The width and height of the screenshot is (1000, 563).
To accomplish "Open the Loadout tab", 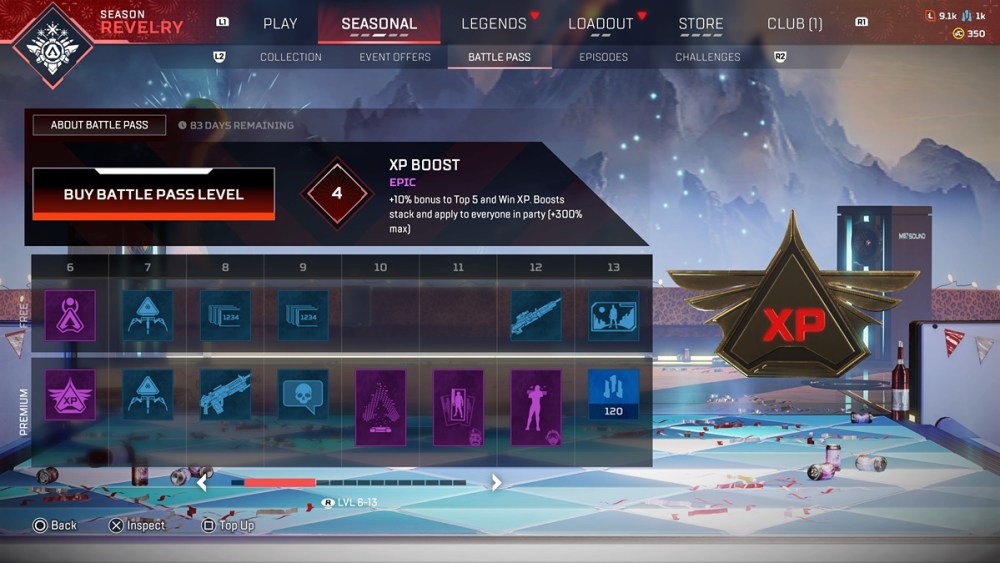I will 601,24.
